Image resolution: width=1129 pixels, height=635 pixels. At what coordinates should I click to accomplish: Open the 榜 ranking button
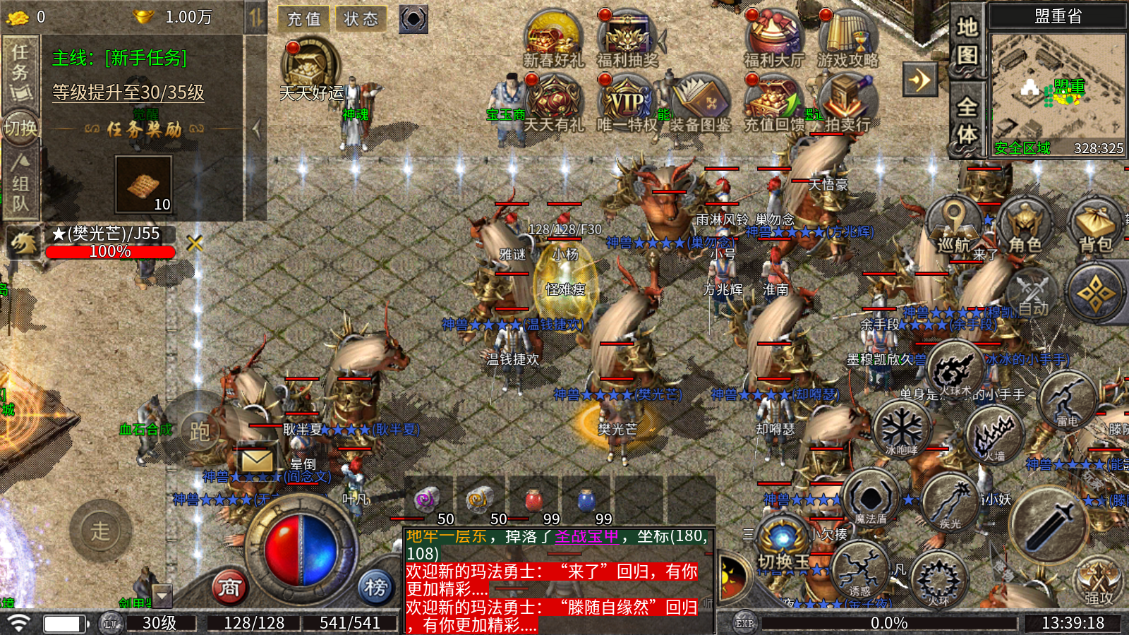[375, 587]
